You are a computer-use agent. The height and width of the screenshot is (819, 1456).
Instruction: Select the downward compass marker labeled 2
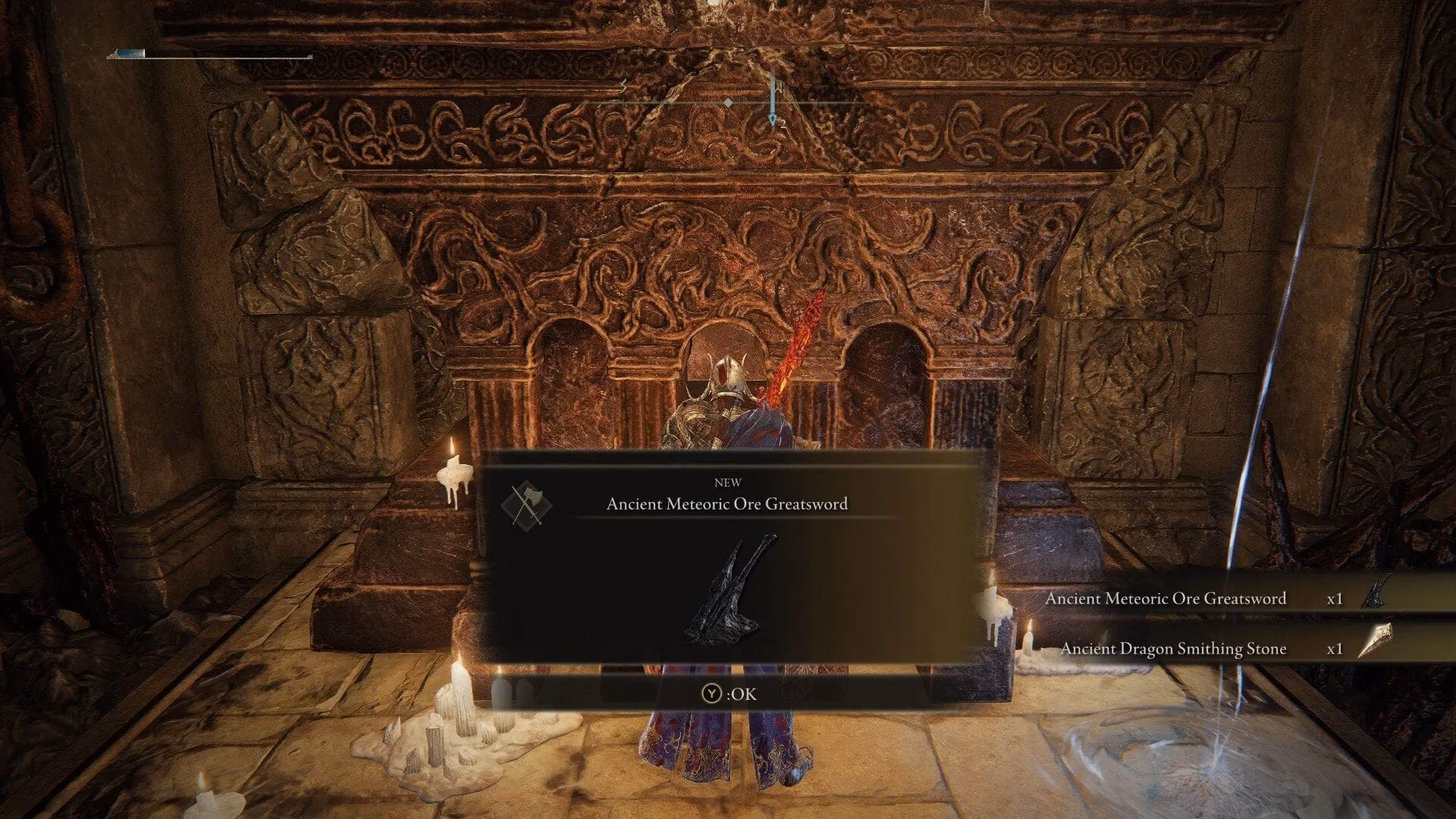tap(773, 114)
